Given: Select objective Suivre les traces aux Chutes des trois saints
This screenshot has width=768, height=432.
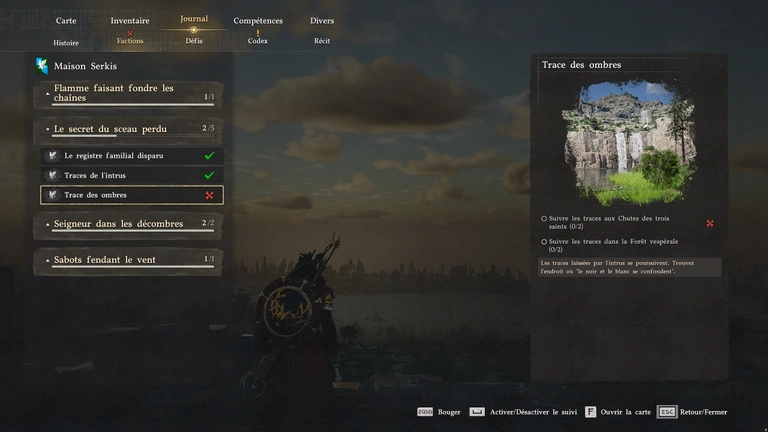Looking at the screenshot, I should pyautogui.click(x=608, y=222).
